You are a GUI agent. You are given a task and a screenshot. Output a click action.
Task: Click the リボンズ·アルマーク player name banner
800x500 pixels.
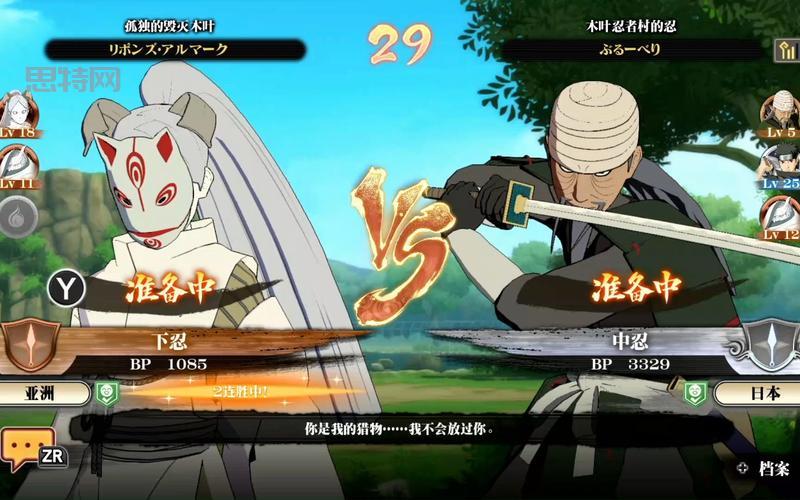pos(175,49)
